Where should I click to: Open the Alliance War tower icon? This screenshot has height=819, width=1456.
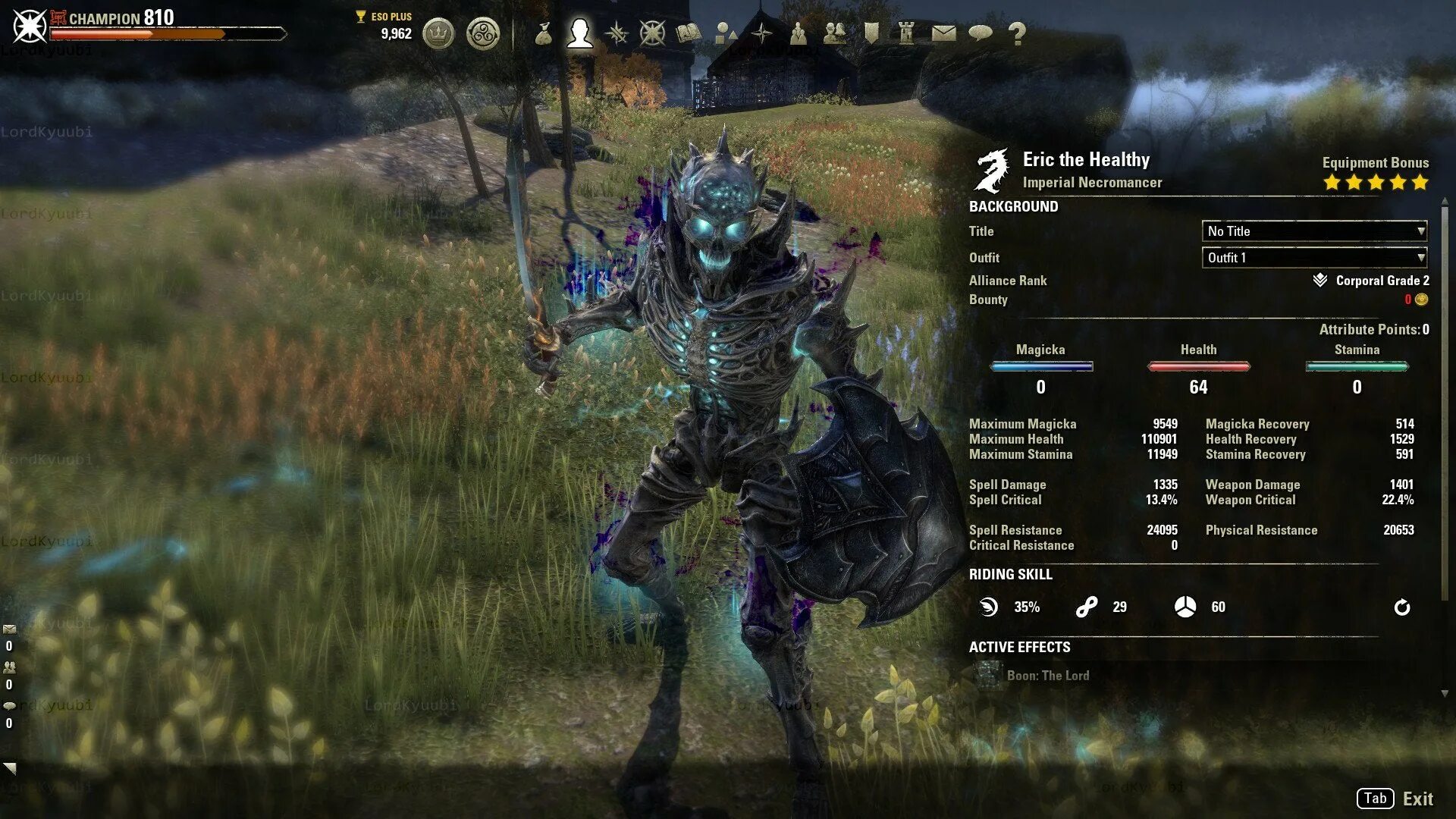(906, 33)
